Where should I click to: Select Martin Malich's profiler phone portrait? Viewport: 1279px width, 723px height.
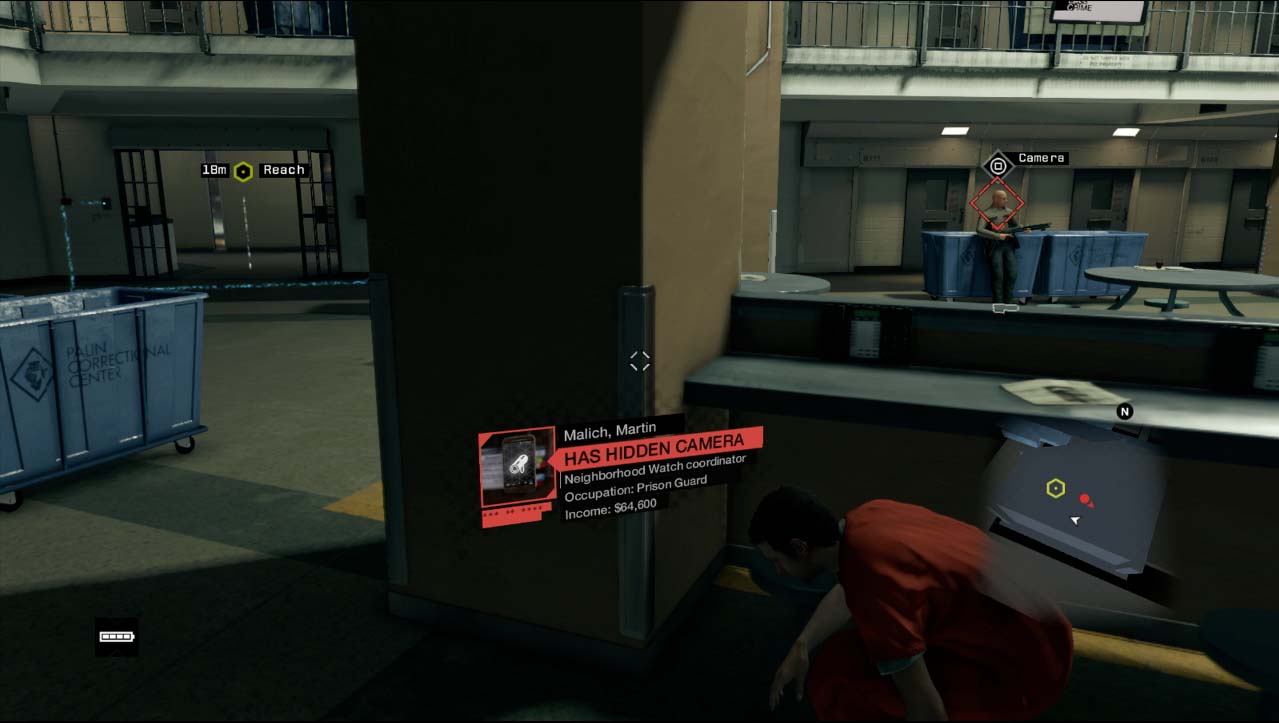tap(517, 466)
